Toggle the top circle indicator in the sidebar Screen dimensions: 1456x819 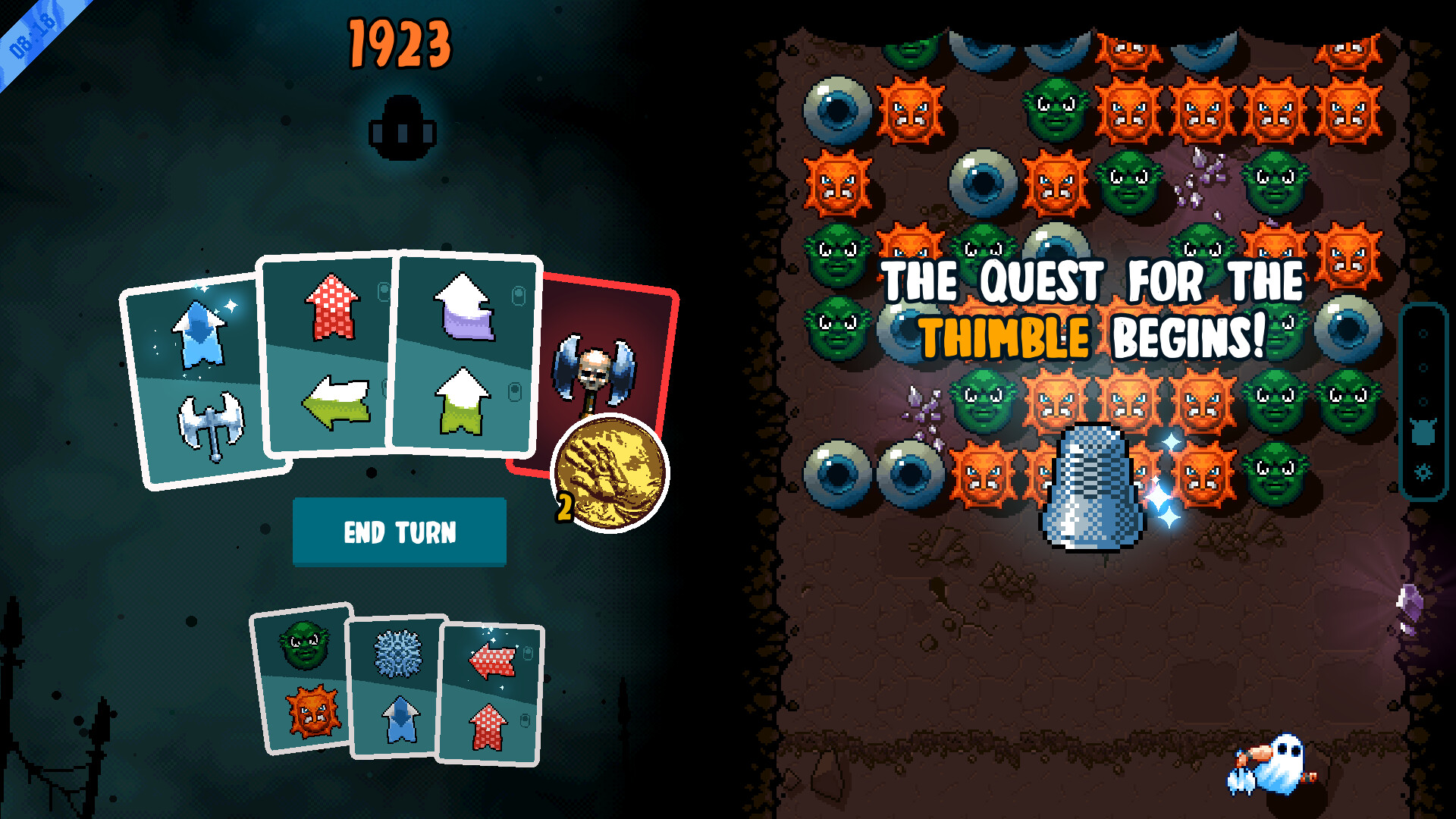pyautogui.click(x=1423, y=334)
